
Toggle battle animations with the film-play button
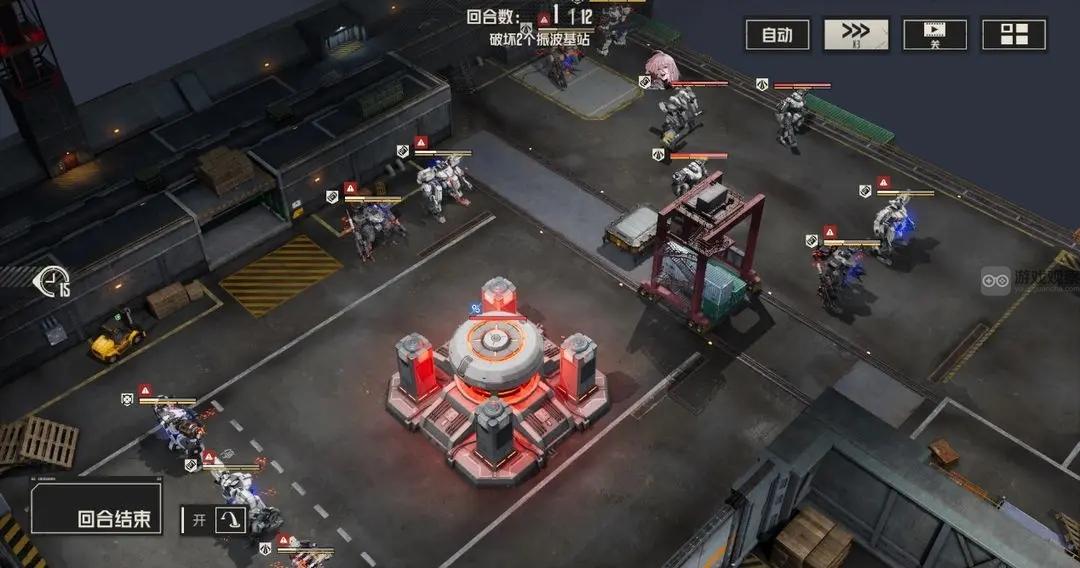(x=935, y=35)
